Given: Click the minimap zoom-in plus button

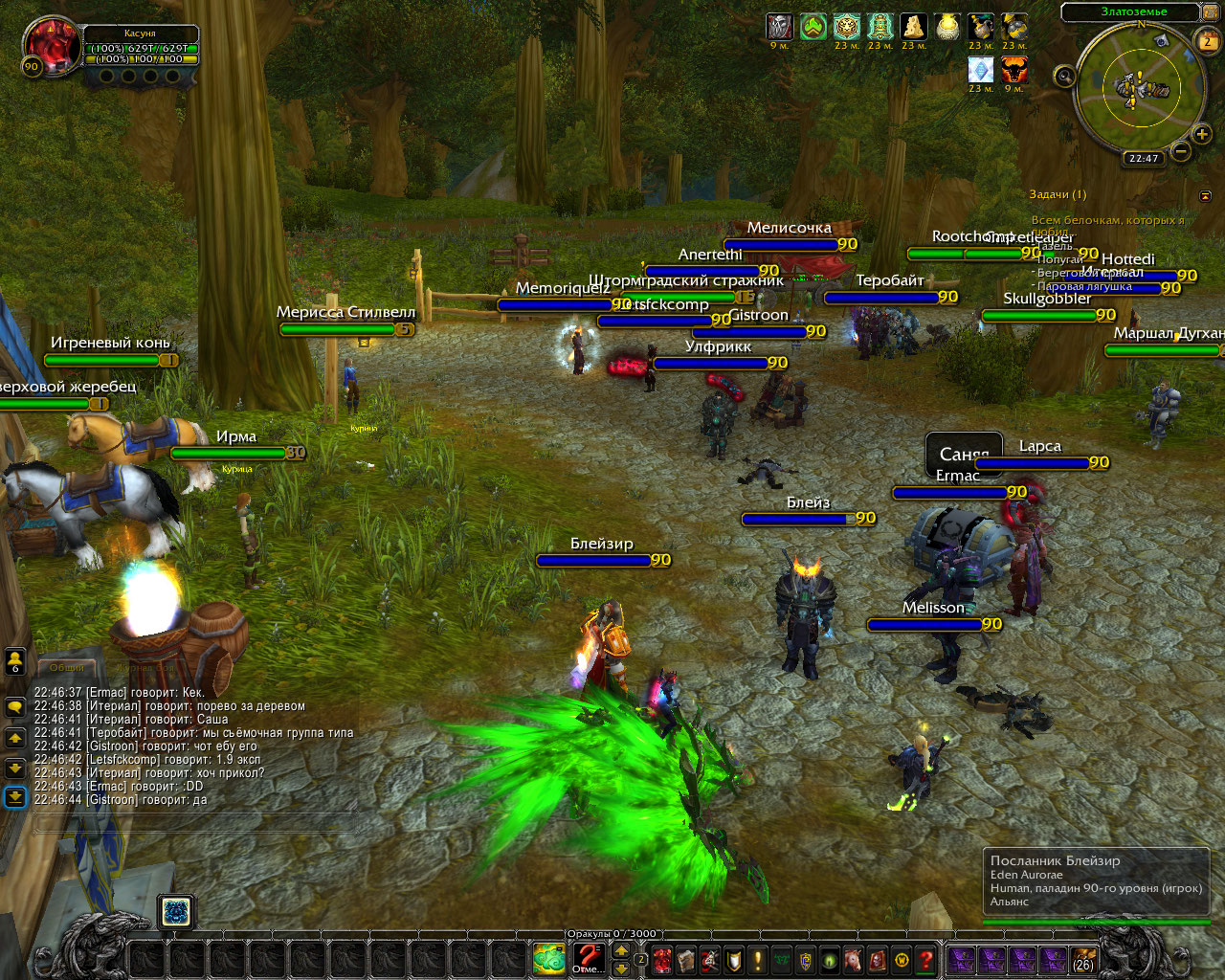Looking at the screenshot, I should point(1202,134).
